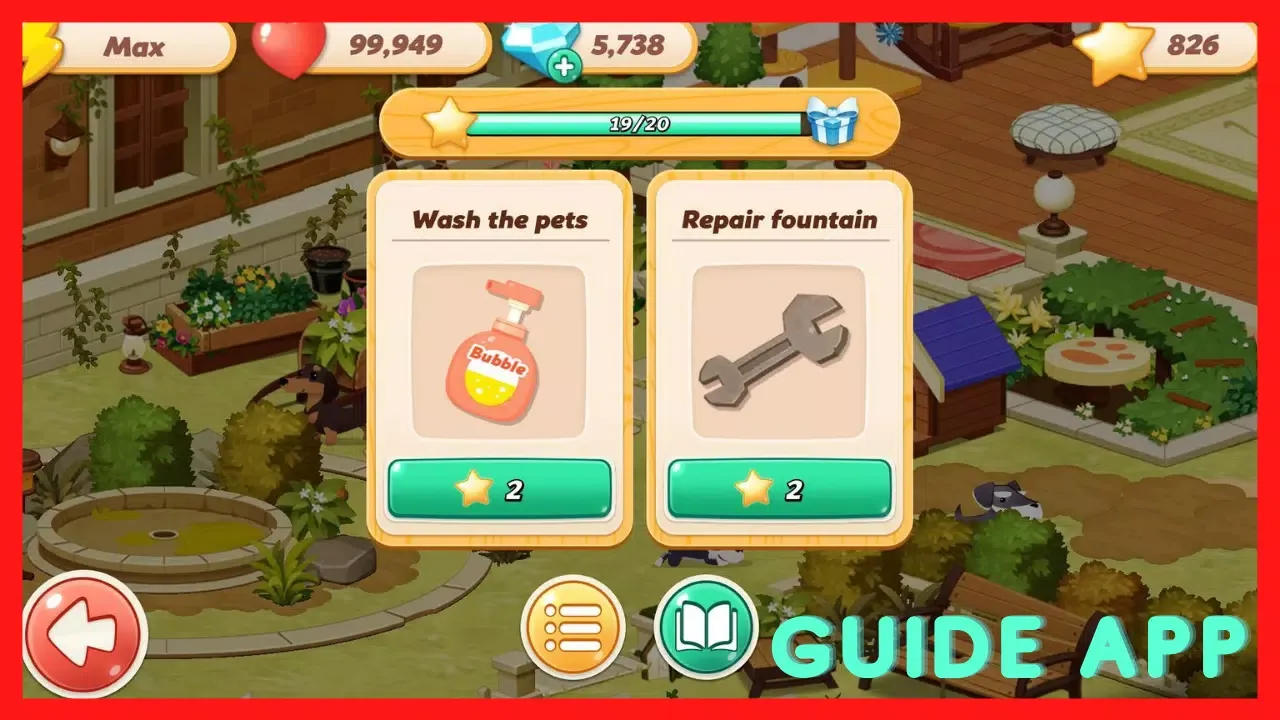Open the green guide book icon
The image size is (1280, 720).
coord(706,630)
